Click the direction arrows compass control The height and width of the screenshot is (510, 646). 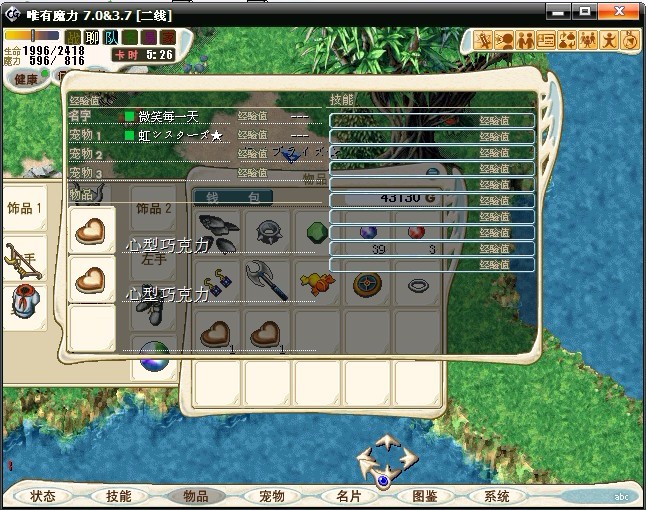click(386, 461)
